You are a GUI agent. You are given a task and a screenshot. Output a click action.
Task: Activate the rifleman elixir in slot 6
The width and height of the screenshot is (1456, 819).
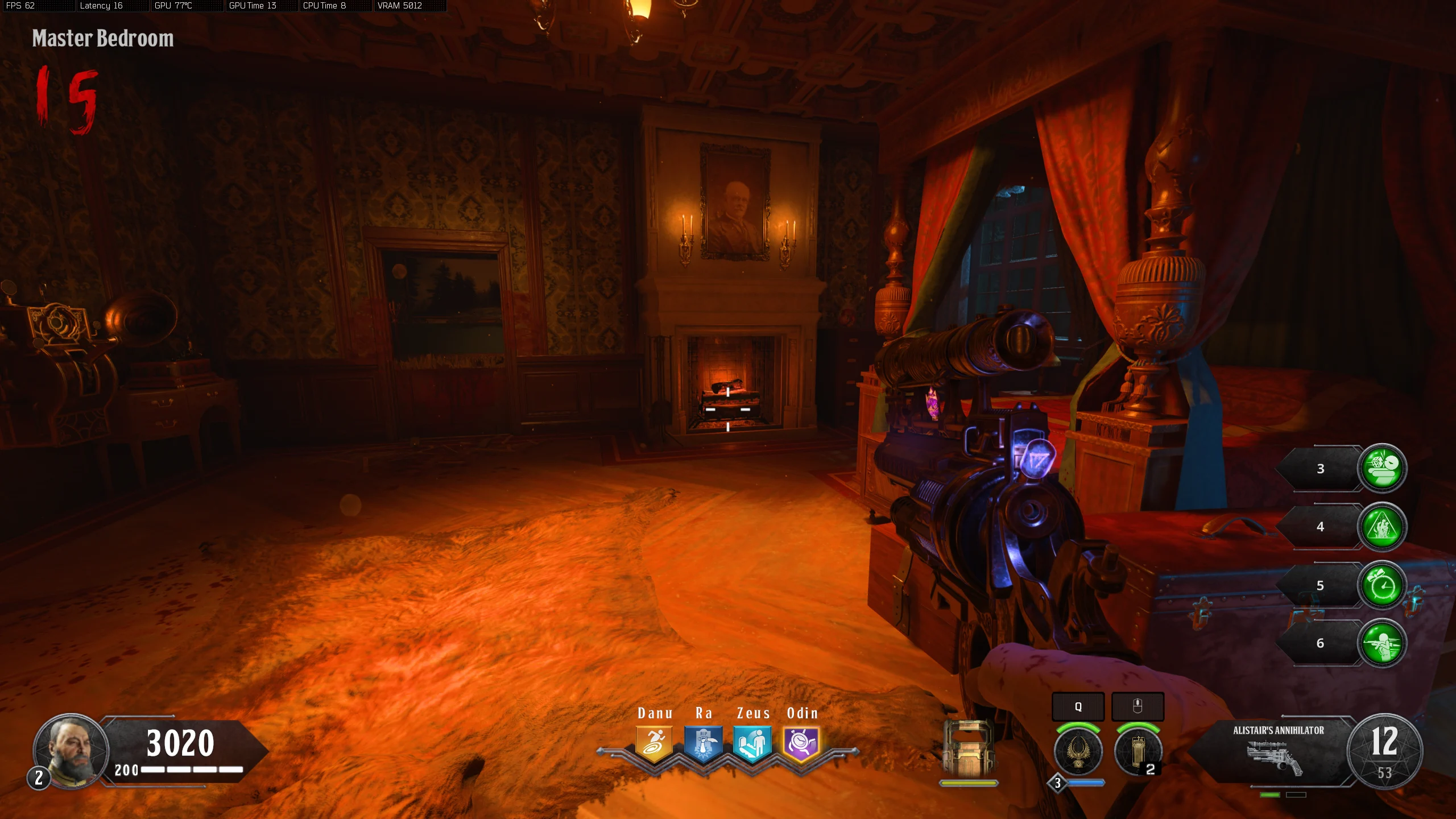coord(1382,643)
